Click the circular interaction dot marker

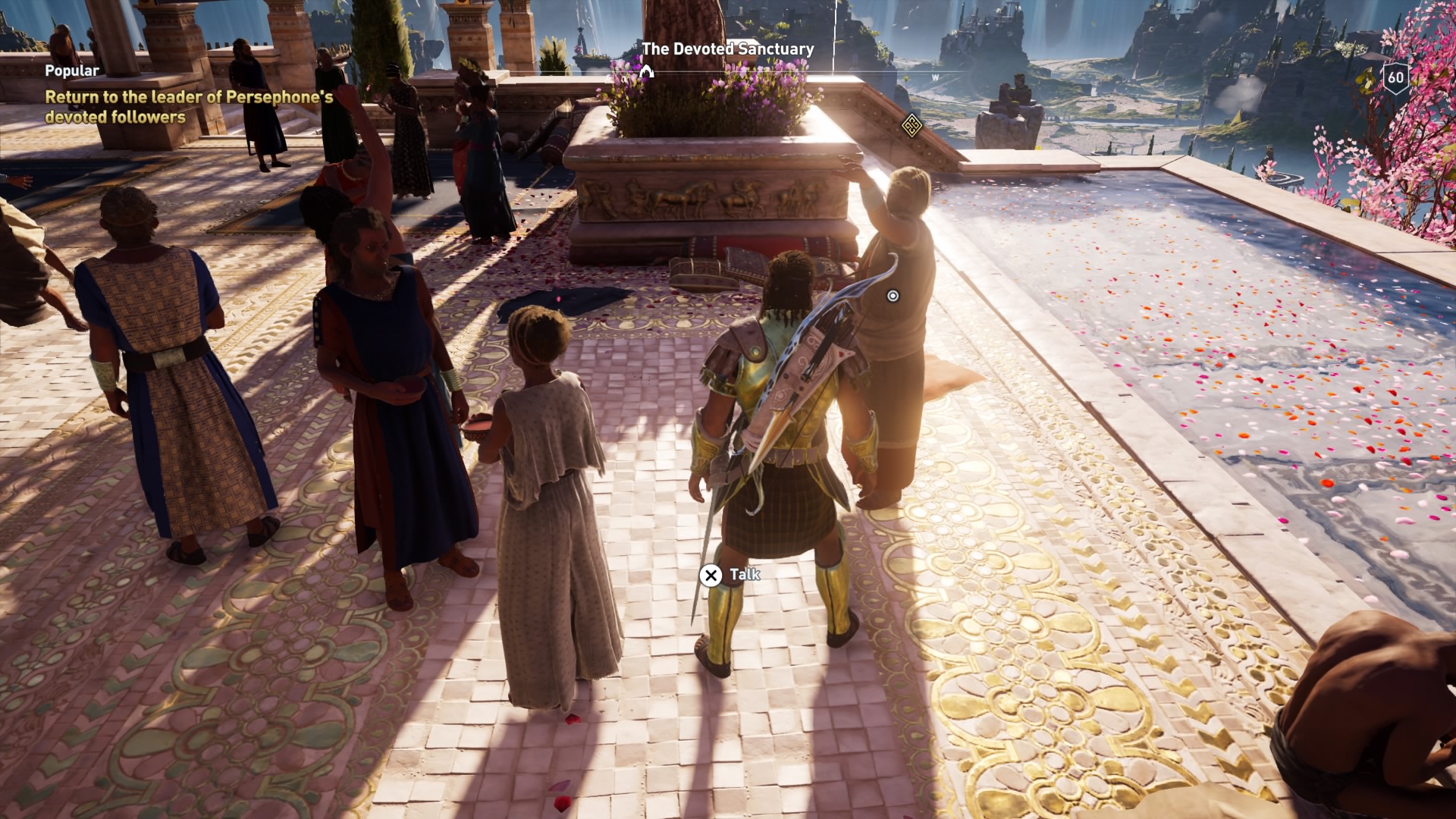[893, 296]
